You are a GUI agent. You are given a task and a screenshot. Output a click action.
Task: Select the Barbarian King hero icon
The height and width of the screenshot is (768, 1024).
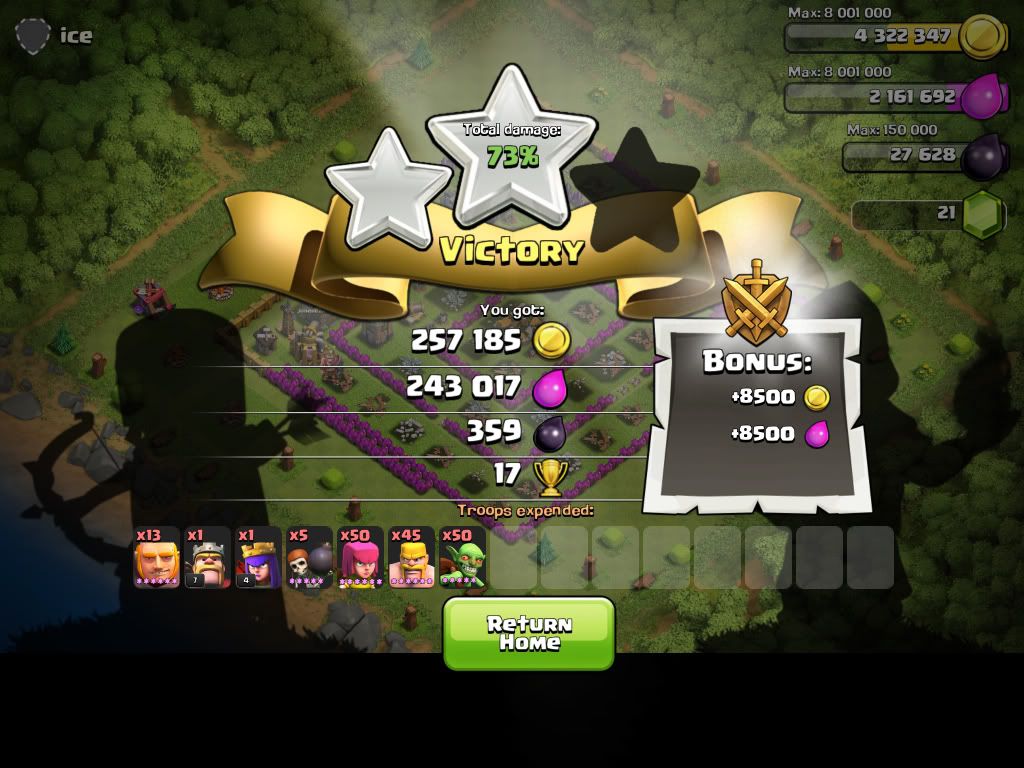[208, 558]
